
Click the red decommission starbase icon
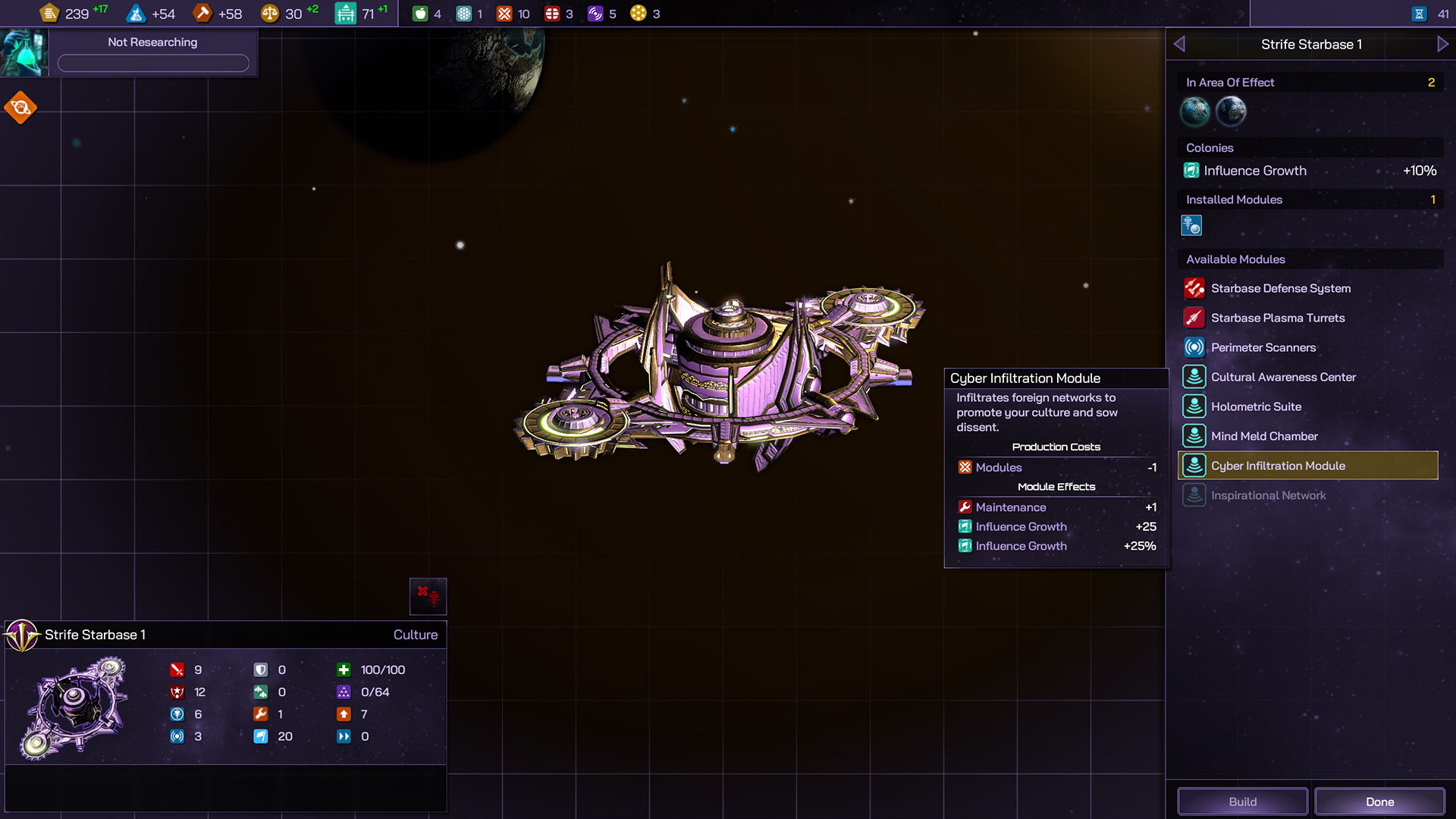click(x=428, y=596)
